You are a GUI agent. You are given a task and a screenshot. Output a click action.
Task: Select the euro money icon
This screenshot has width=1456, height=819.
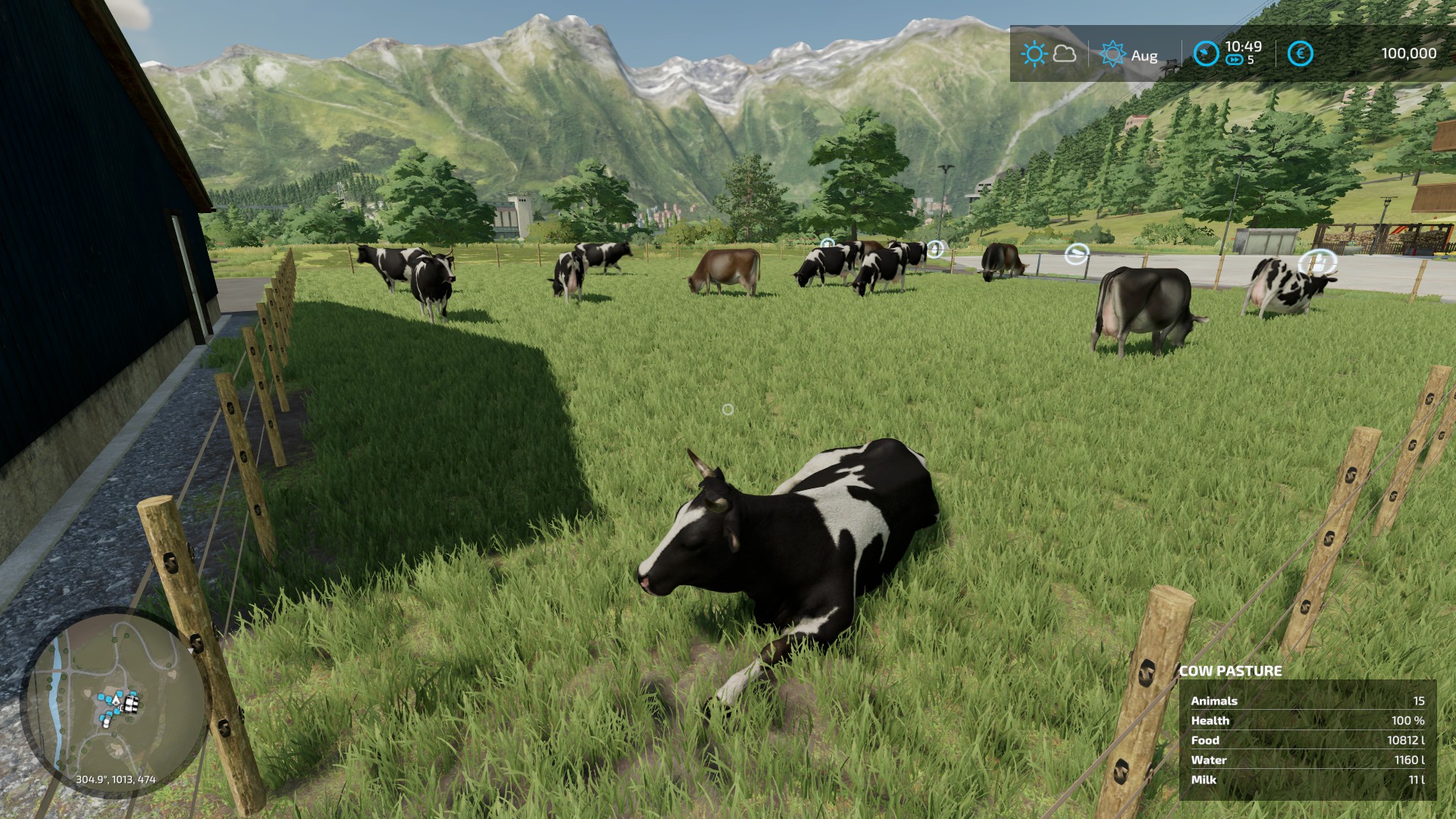click(x=1301, y=54)
